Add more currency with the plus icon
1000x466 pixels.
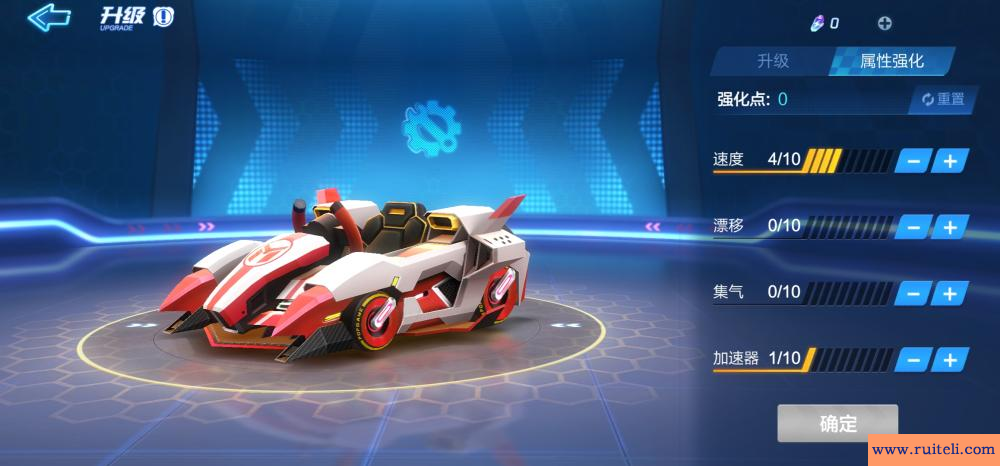(884, 23)
